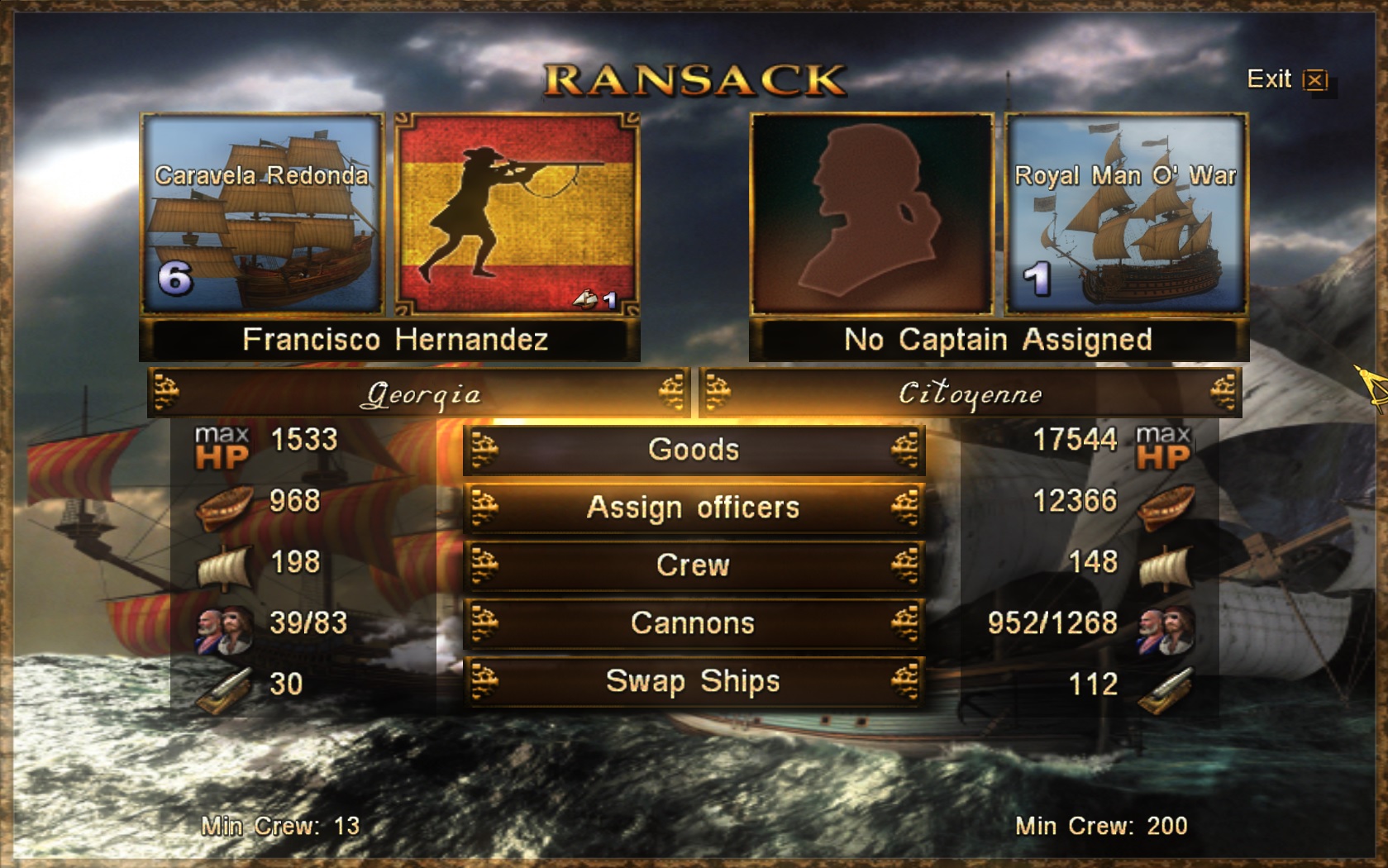Image resolution: width=1388 pixels, height=868 pixels.
Task: Exit the Ransack screen
Action: pyautogui.click(x=1286, y=79)
